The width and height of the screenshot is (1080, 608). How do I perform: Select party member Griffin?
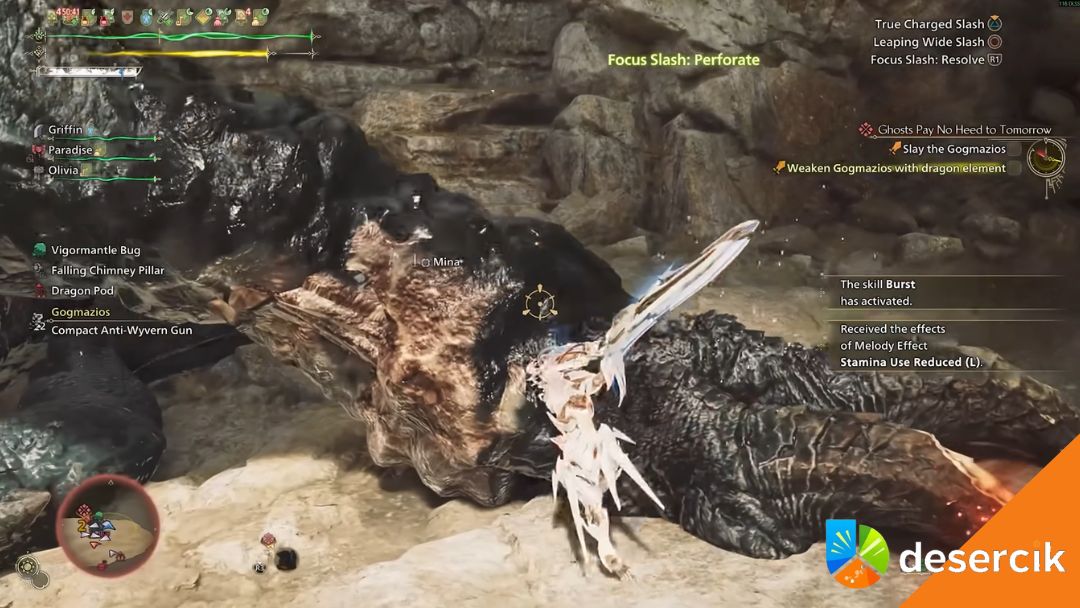tap(66, 130)
